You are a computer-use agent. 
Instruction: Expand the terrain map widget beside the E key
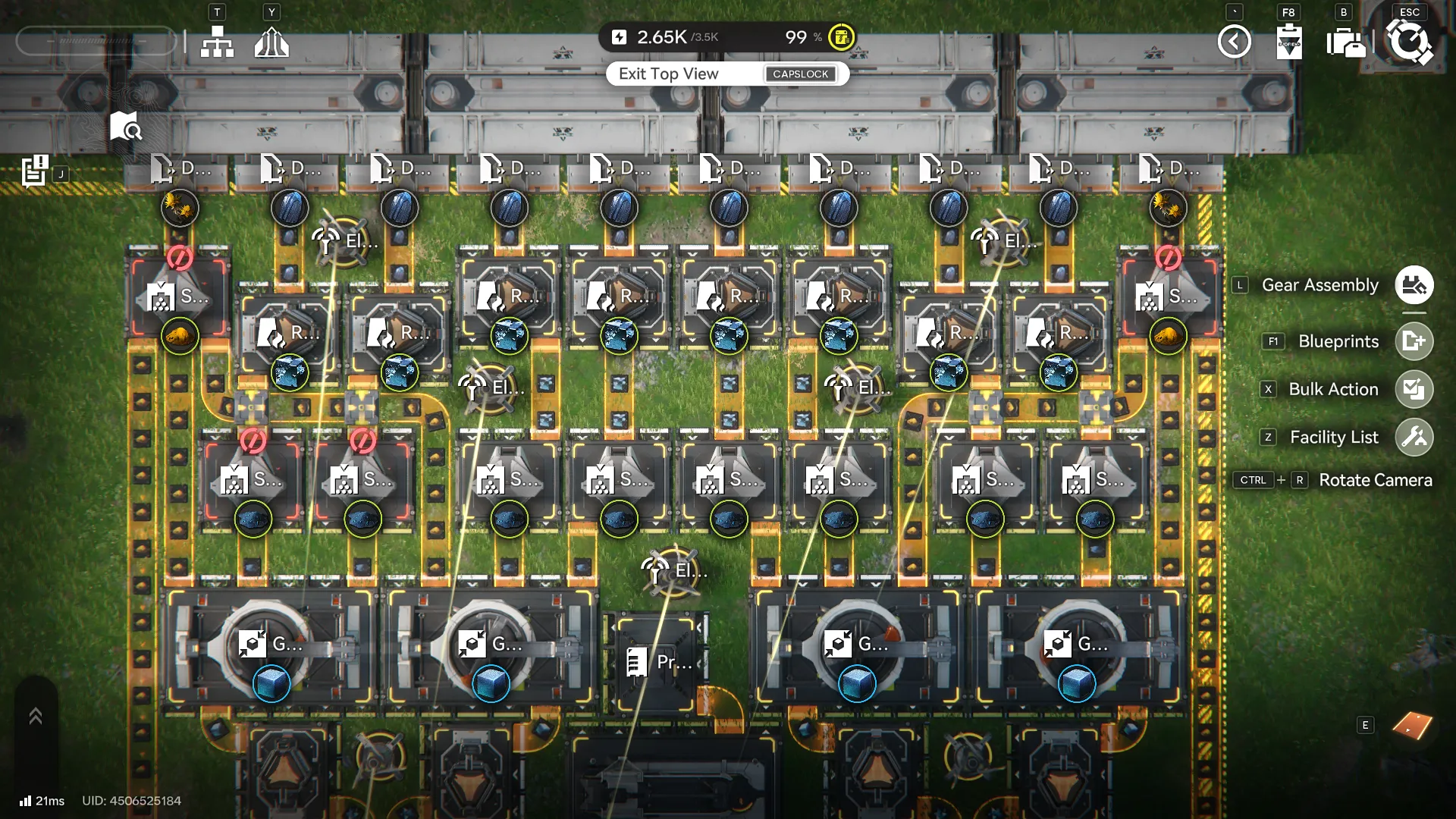pos(1412,724)
